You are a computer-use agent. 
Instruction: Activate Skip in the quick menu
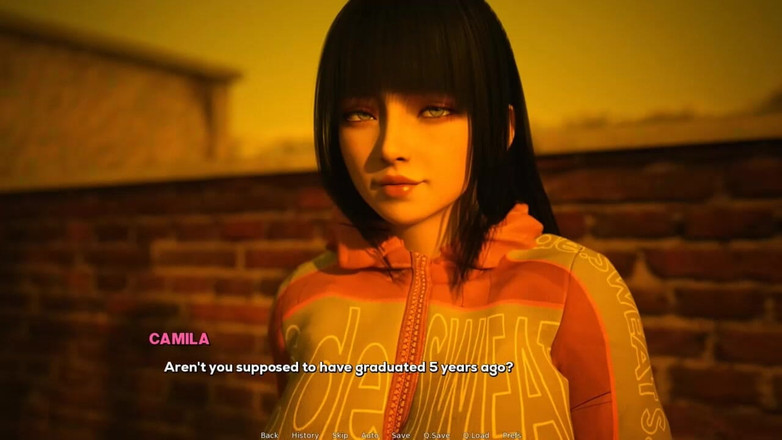[340, 435]
